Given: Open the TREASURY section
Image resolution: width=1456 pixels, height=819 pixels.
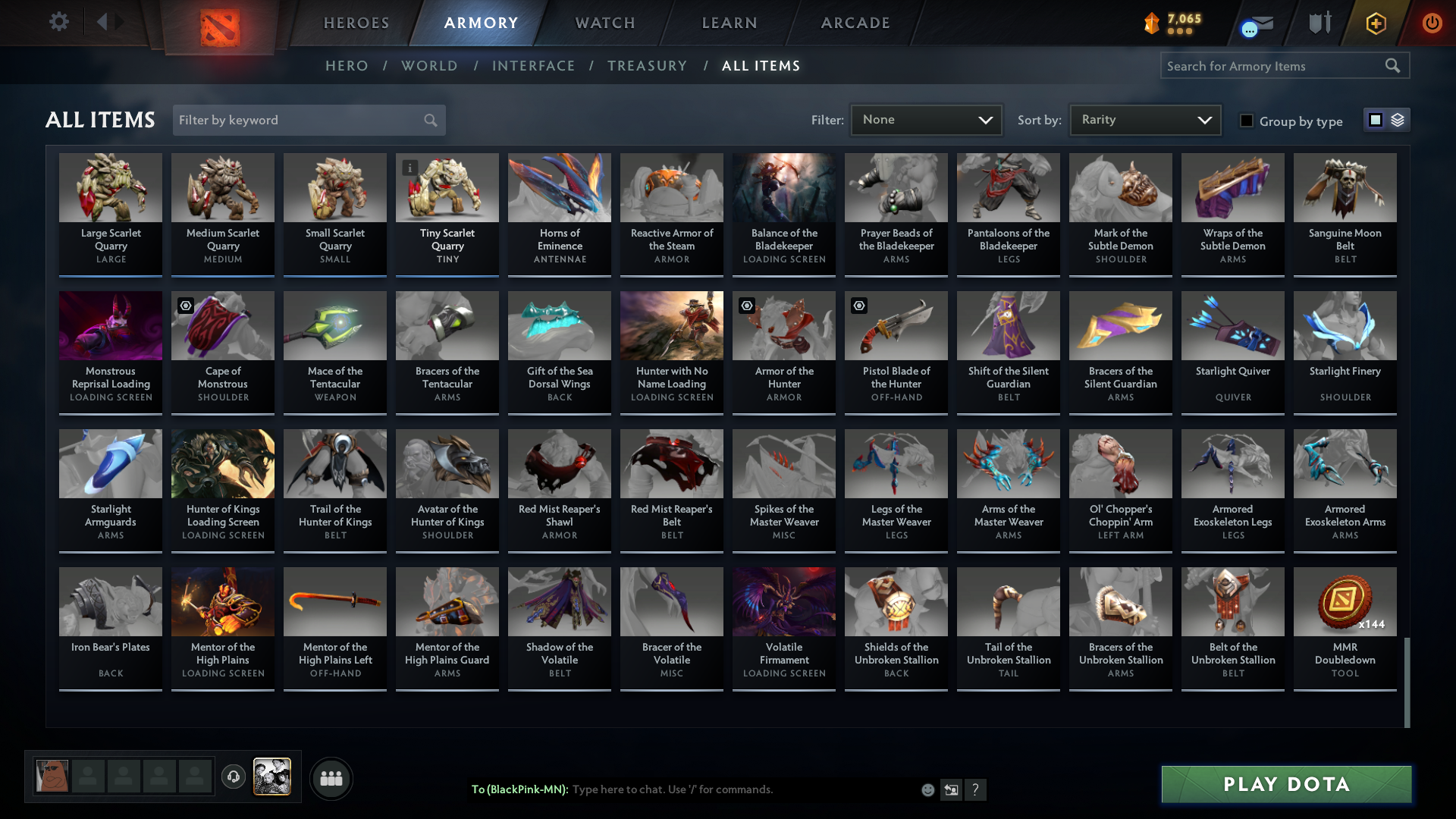Looking at the screenshot, I should pyautogui.click(x=647, y=66).
